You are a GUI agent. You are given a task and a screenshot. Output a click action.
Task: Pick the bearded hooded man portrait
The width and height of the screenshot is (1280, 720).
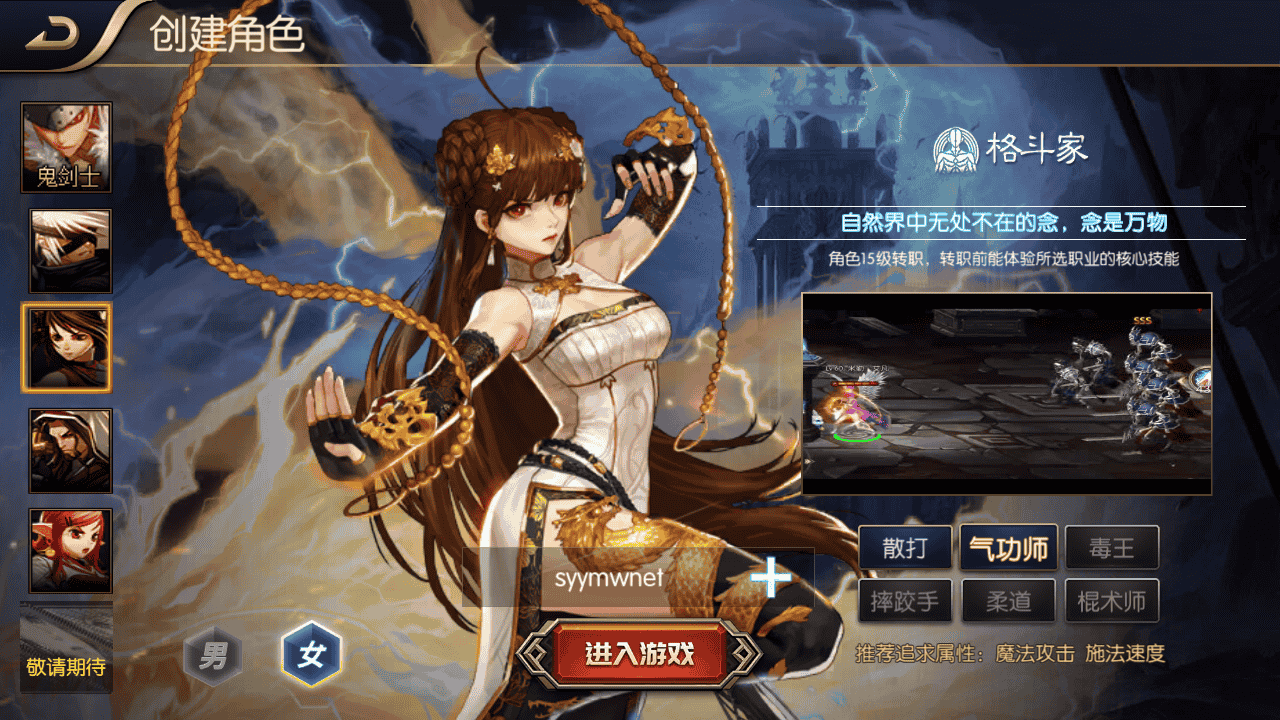point(70,450)
